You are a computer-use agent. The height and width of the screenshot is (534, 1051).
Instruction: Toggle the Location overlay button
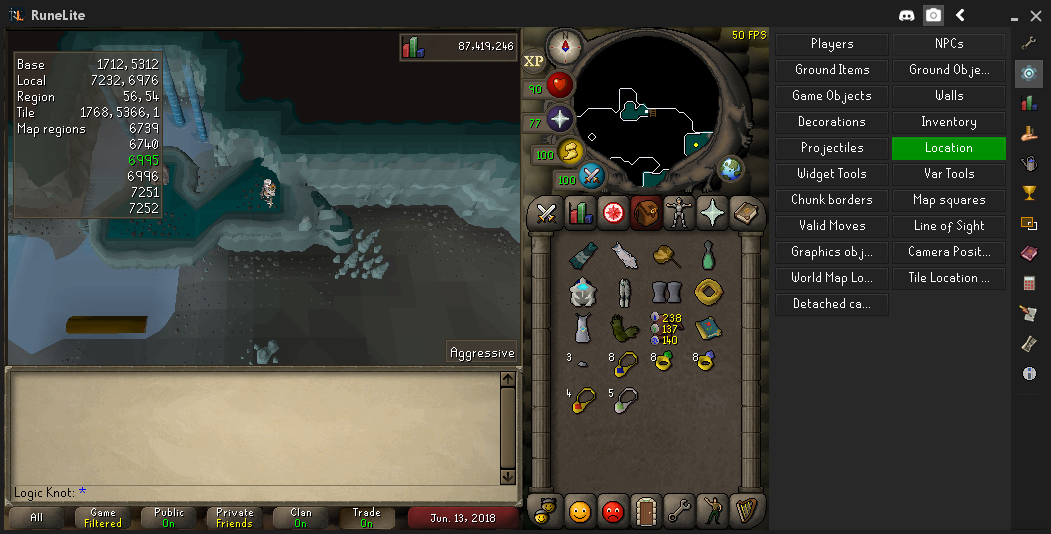coord(948,148)
